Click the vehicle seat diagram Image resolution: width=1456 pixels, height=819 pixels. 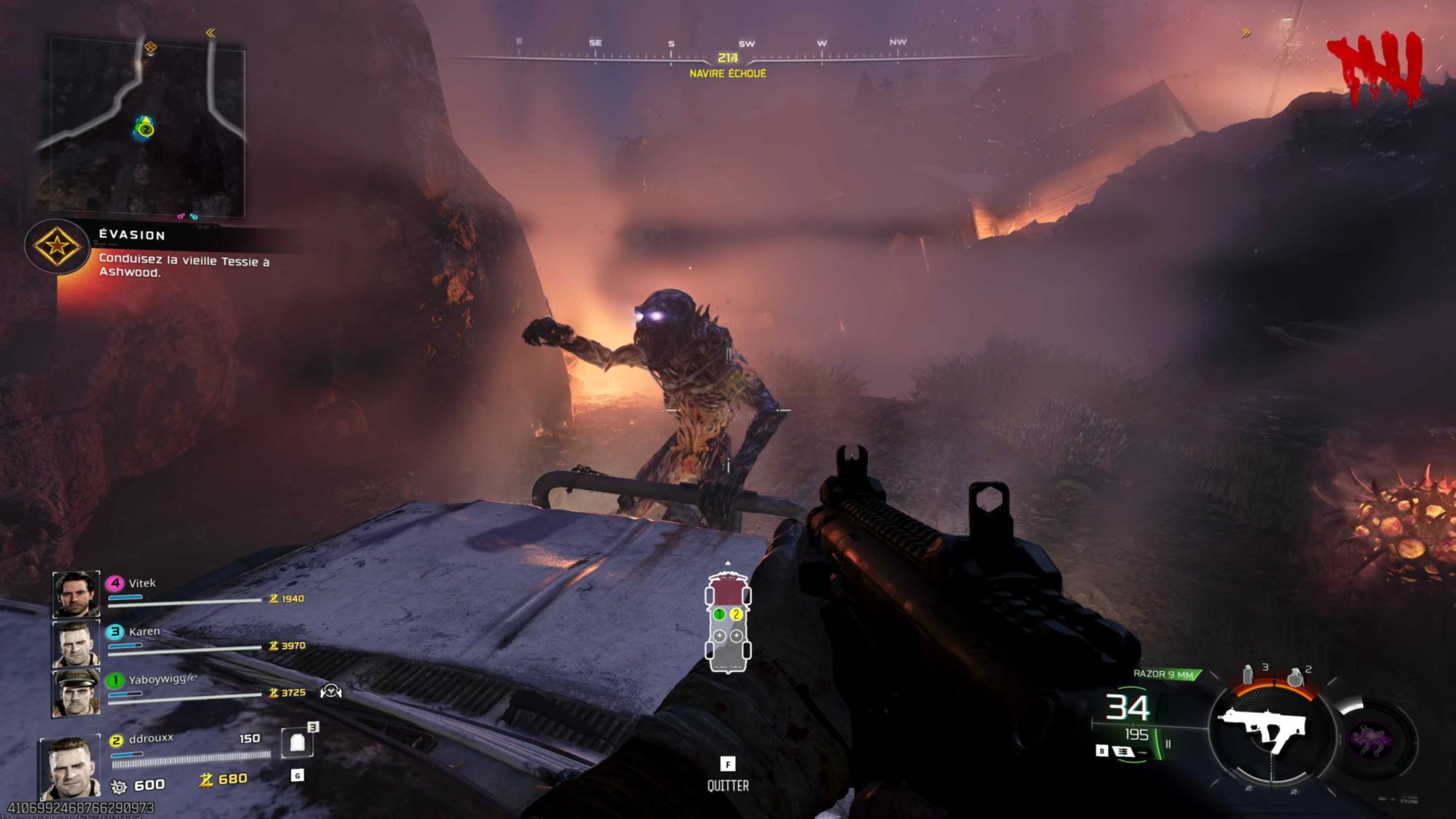pyautogui.click(x=727, y=623)
